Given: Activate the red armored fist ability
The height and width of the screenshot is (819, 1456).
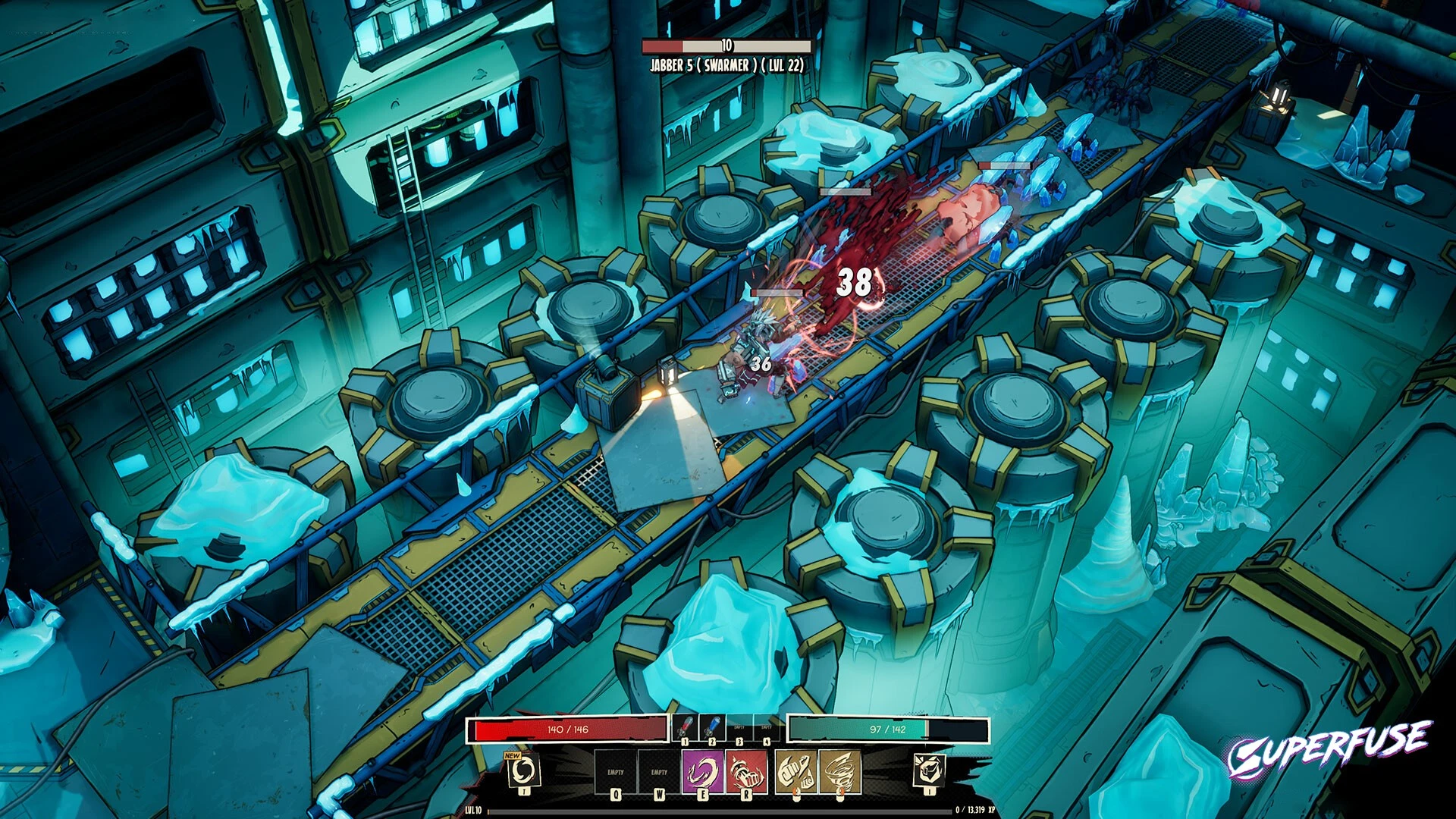Looking at the screenshot, I should [x=746, y=772].
